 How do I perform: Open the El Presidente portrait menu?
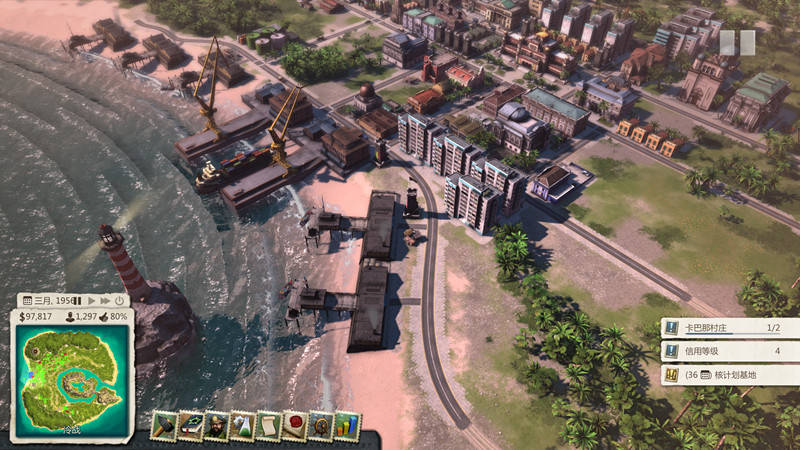click(x=217, y=427)
